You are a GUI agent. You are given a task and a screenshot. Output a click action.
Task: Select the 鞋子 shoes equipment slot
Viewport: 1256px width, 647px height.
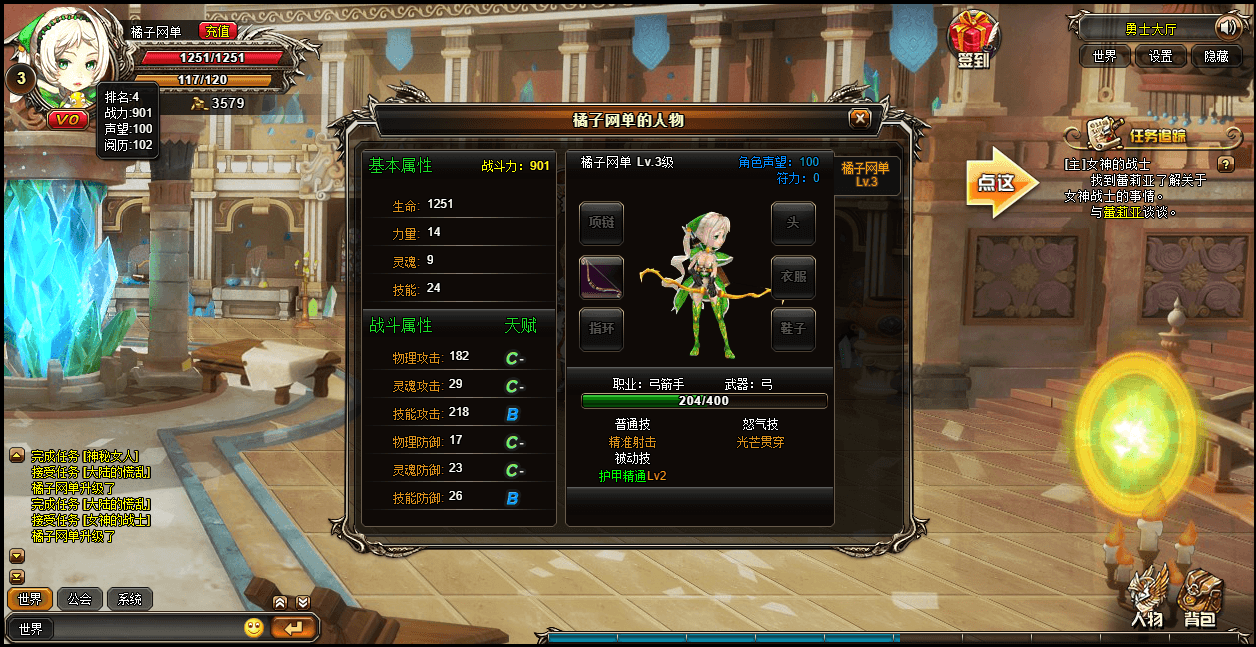[x=793, y=329]
